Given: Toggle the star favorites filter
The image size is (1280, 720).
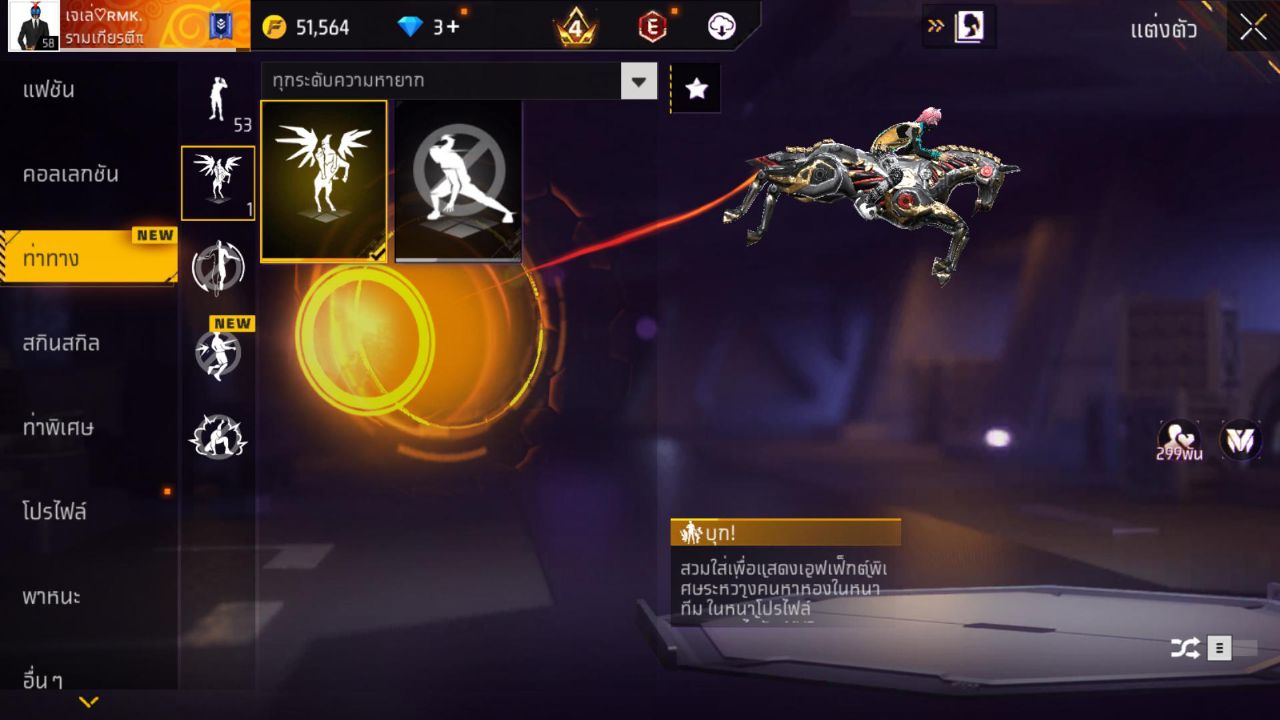Looking at the screenshot, I should (x=695, y=88).
